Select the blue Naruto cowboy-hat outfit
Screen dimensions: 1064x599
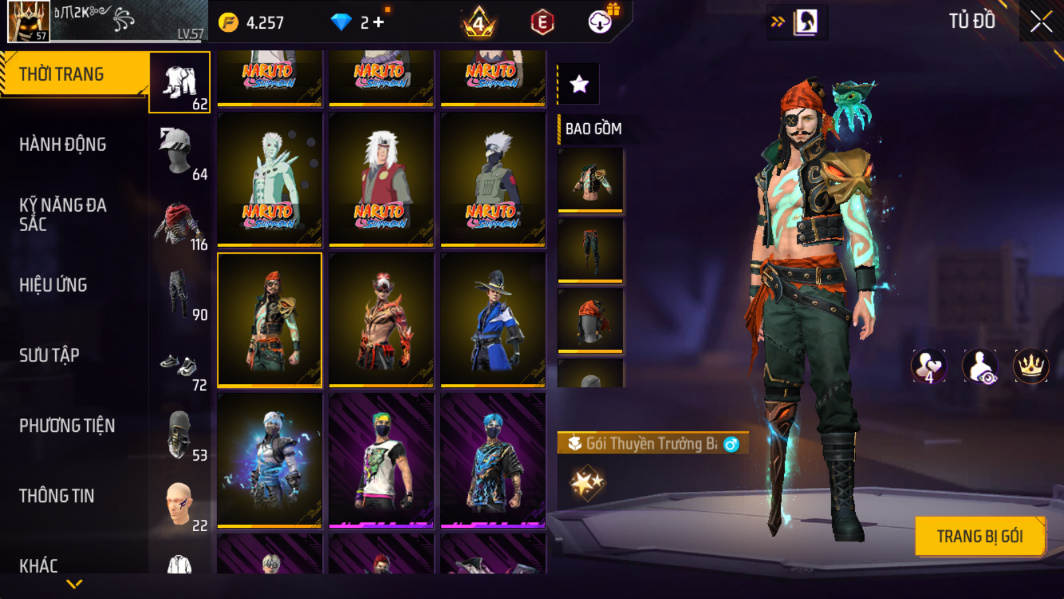tap(493, 320)
